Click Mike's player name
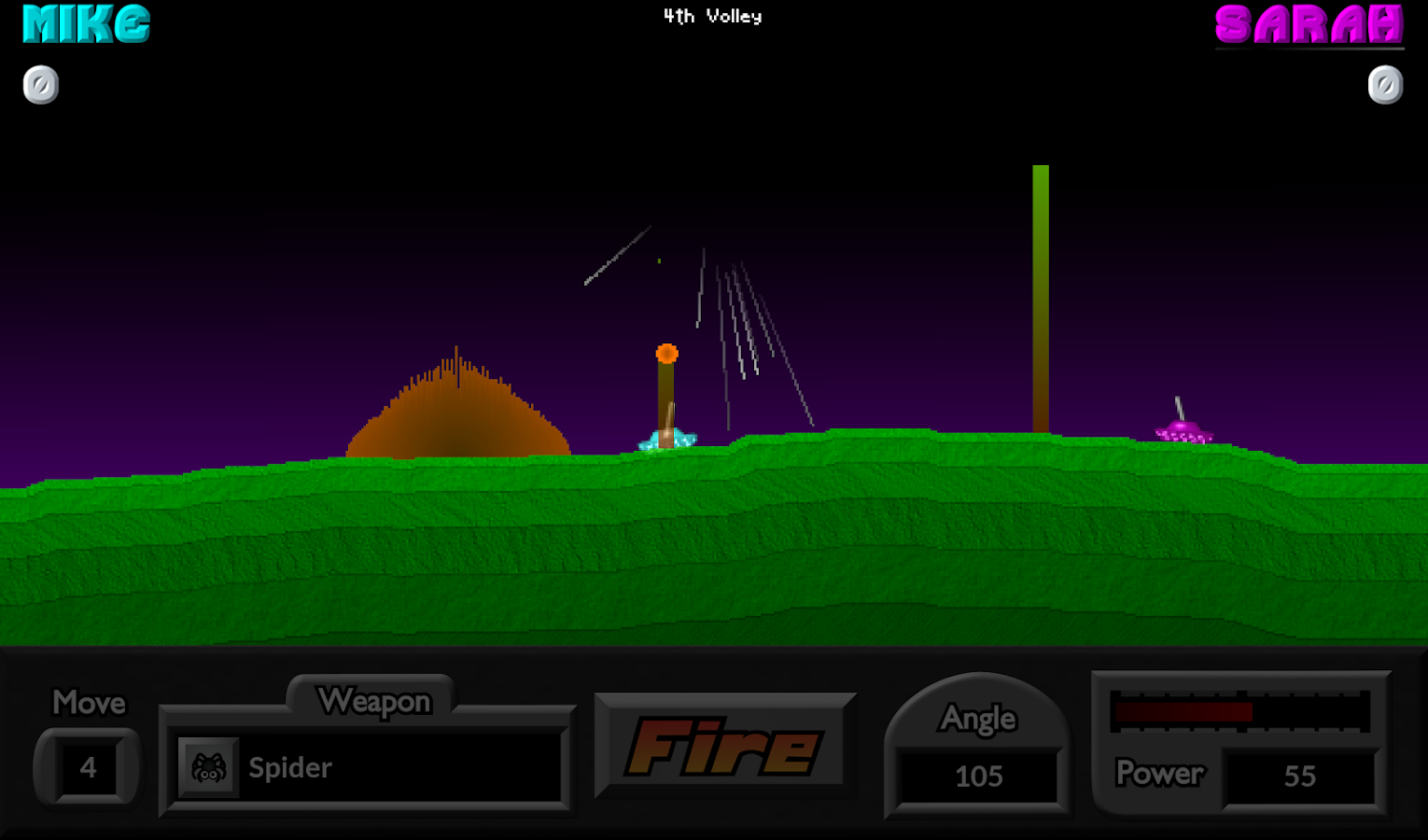1428x840 pixels. click(84, 25)
